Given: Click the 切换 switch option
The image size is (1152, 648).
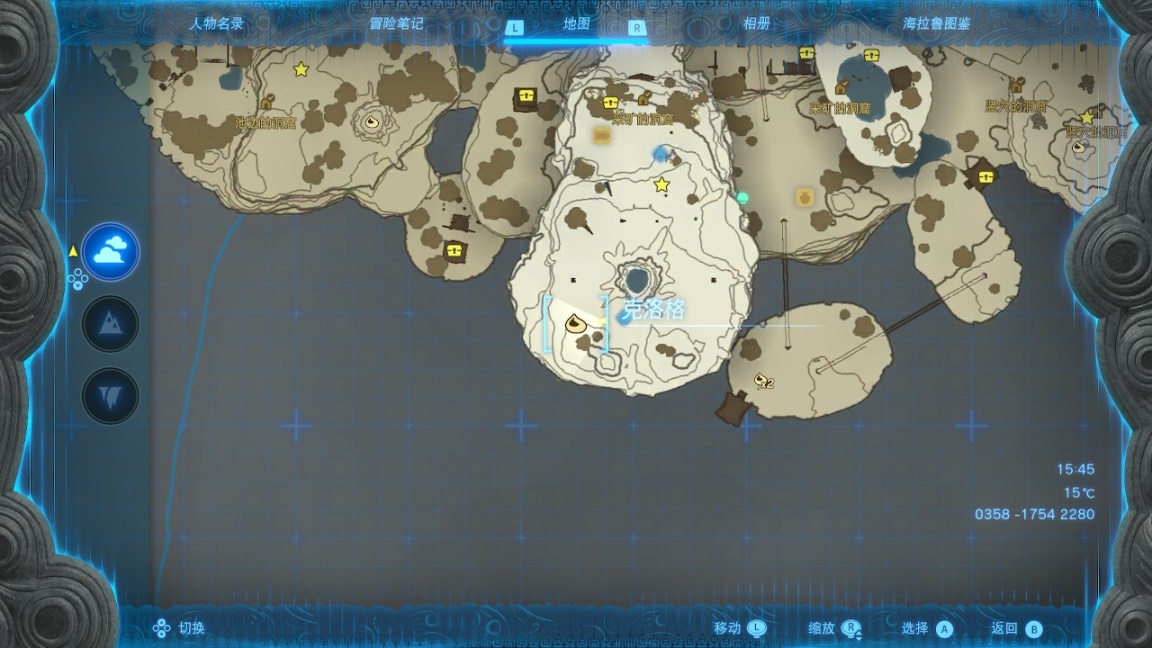Looking at the screenshot, I should pyautogui.click(x=180, y=628).
